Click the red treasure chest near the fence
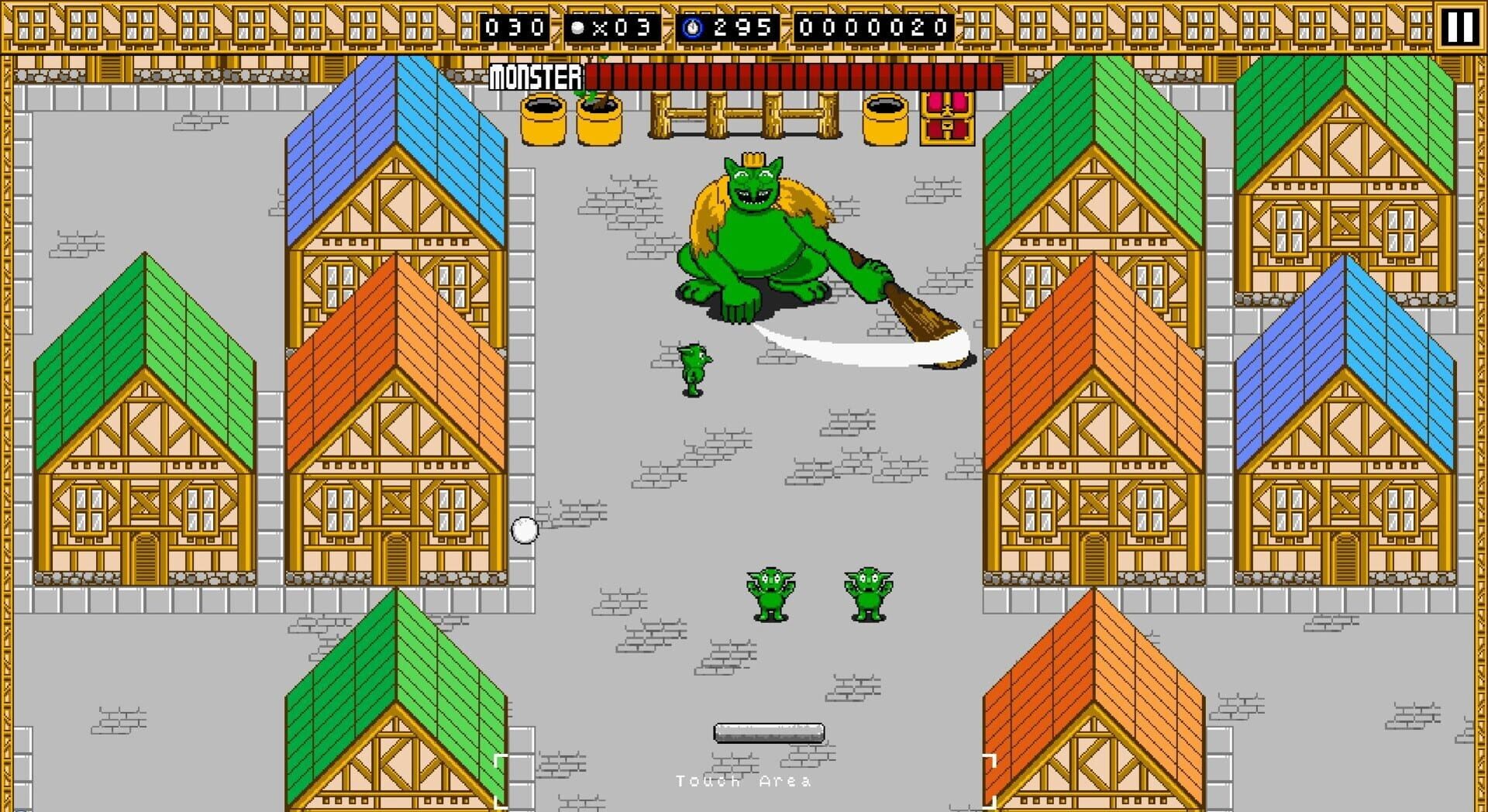This screenshot has height=812, width=1488. point(946,118)
